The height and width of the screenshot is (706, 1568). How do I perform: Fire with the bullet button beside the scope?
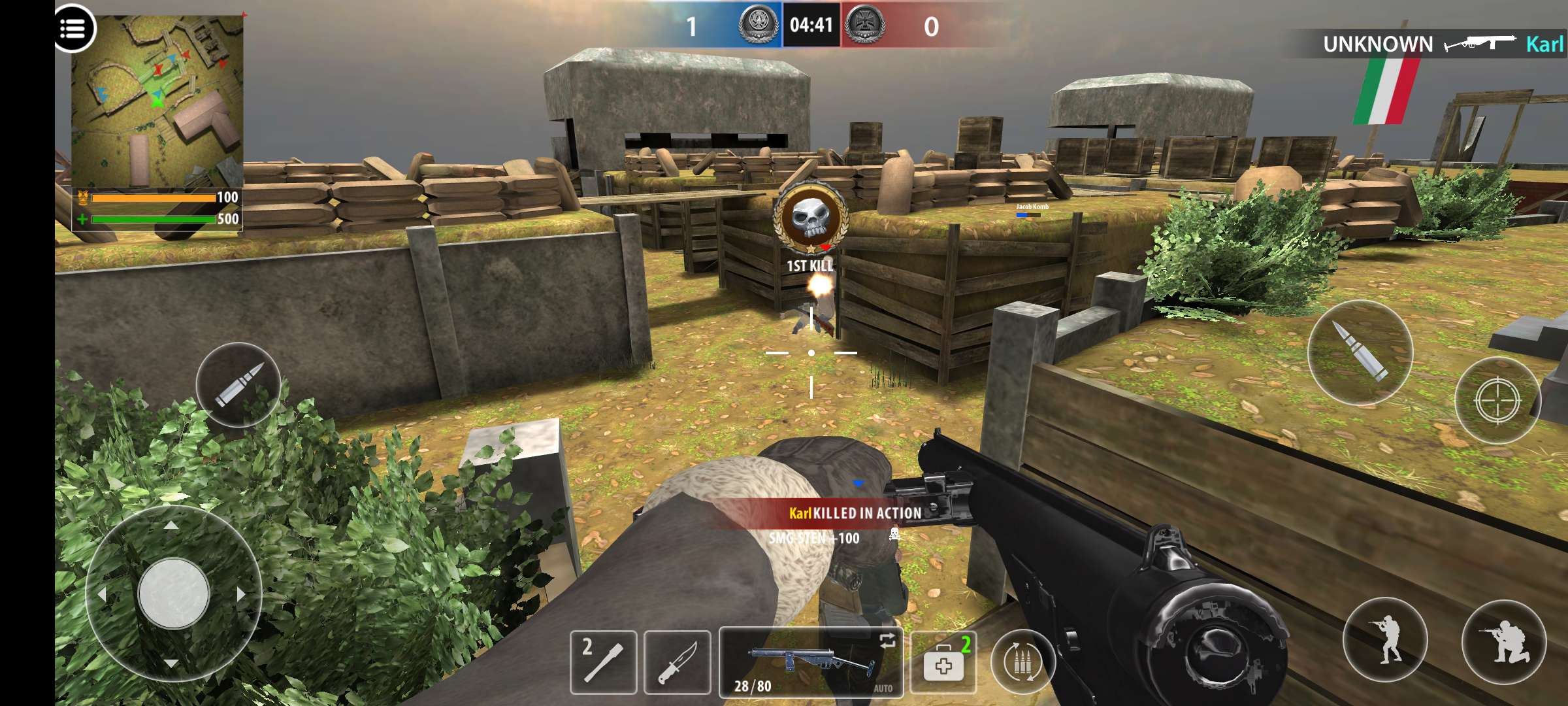(x=1360, y=352)
